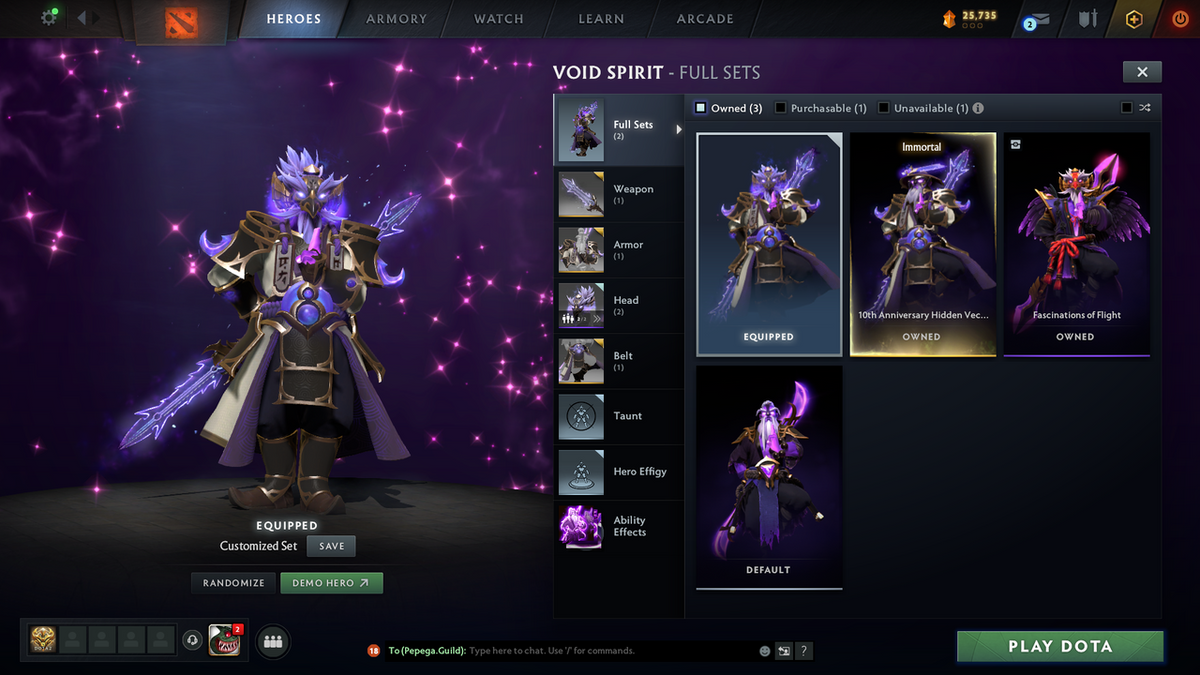Go to the Watch tab
The height and width of the screenshot is (675, 1200).
(498, 19)
